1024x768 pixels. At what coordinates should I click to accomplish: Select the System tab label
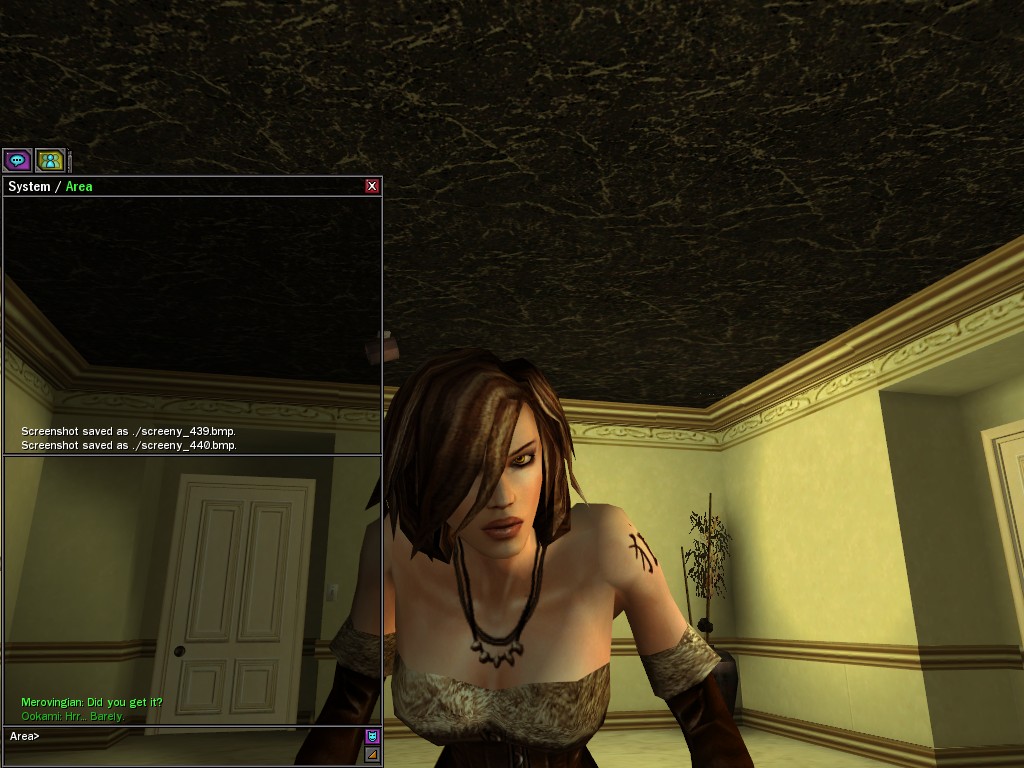pos(29,187)
